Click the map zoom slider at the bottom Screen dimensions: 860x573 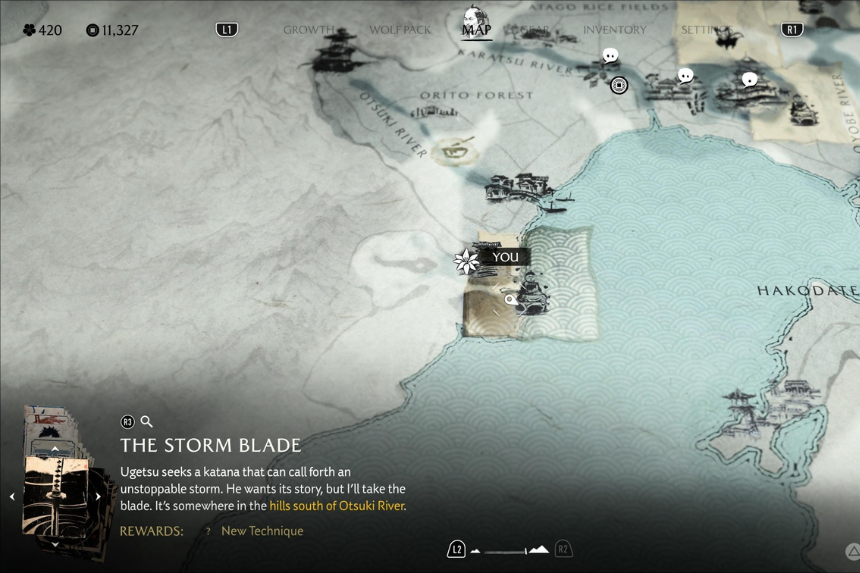pyautogui.click(x=510, y=549)
